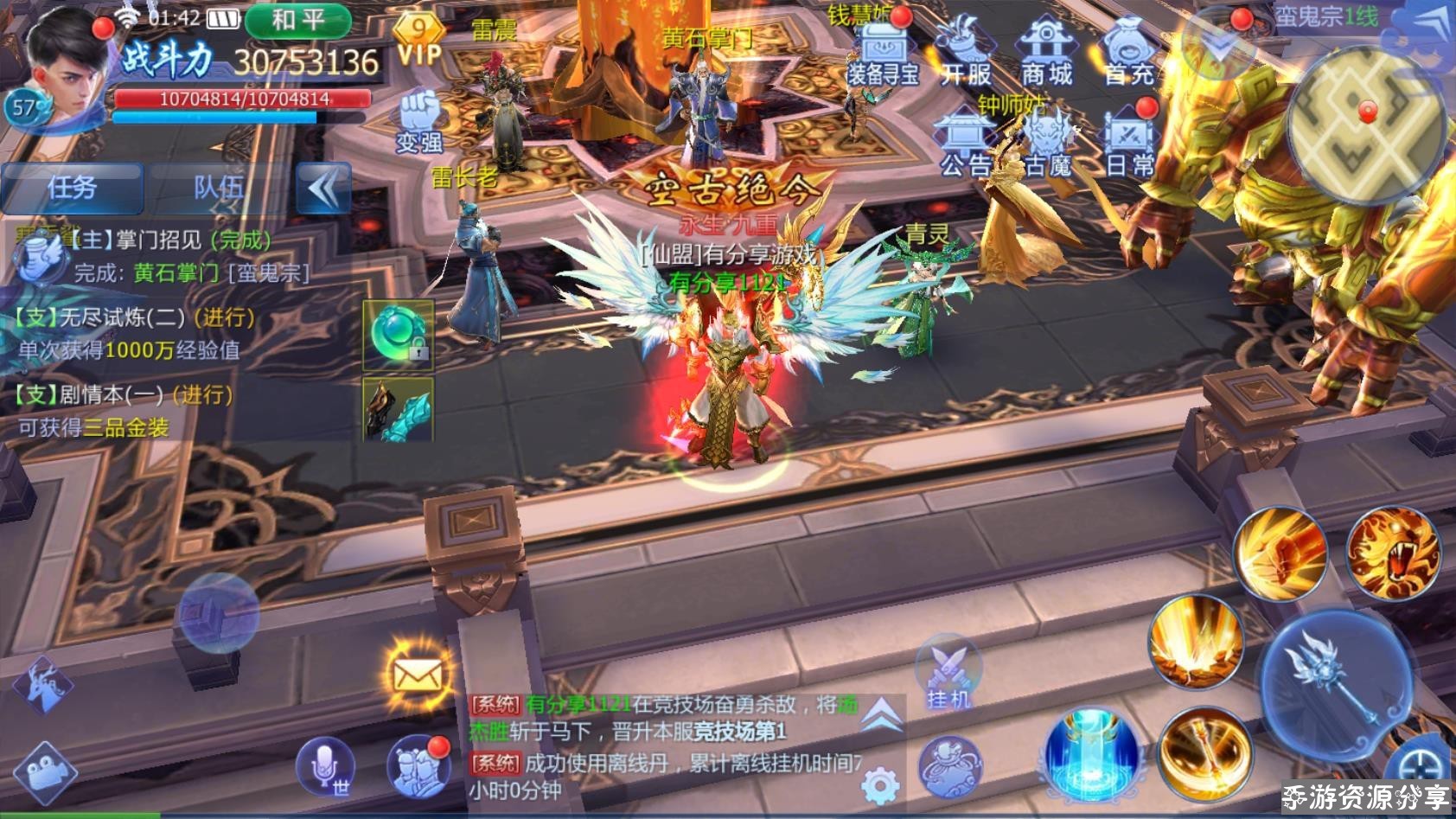This screenshot has width=1456, height=819.
Task: Open chat settings gear icon
Action: point(879,786)
